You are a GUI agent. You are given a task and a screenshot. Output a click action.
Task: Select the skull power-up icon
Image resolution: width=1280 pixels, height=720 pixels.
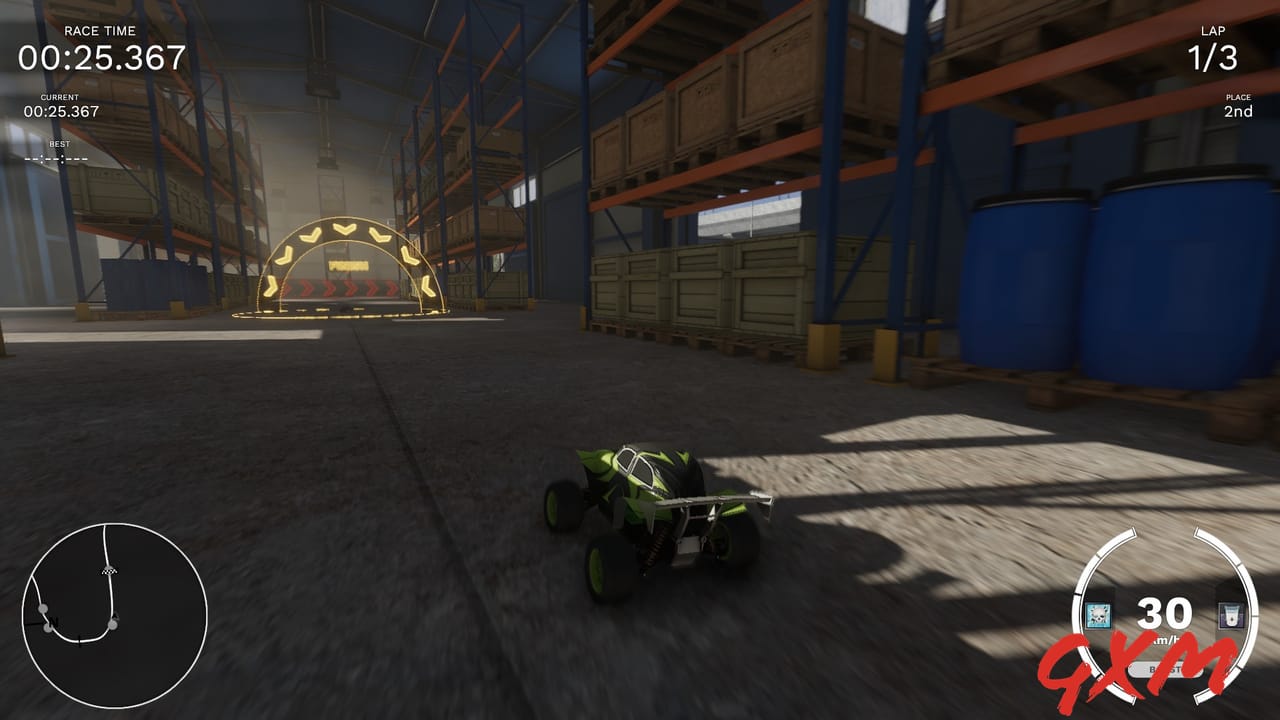pyautogui.click(x=1098, y=613)
